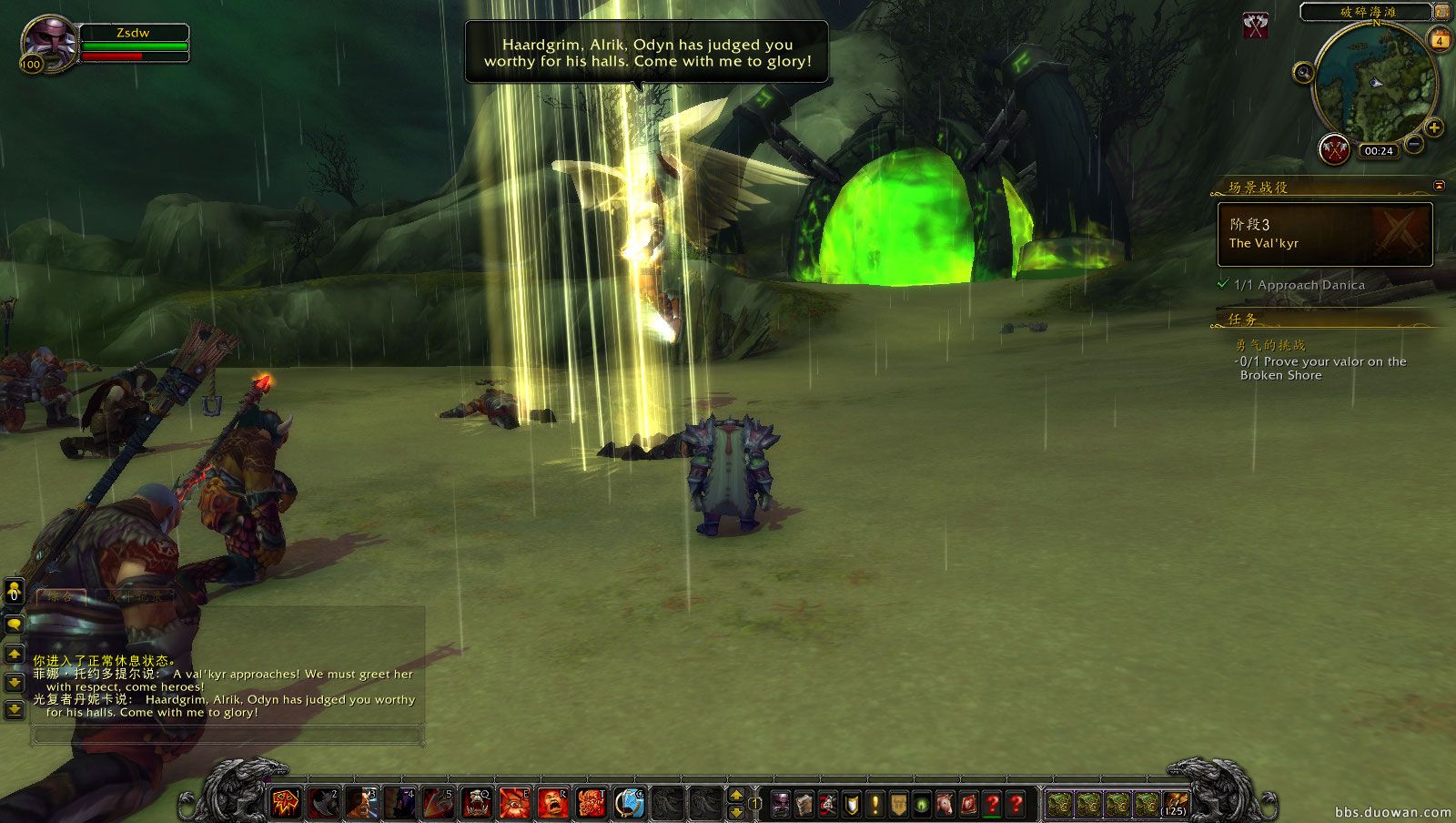This screenshot has width=1456, height=823.
Task: Open the spellbook icon in the micro menu
Action: pos(805,804)
